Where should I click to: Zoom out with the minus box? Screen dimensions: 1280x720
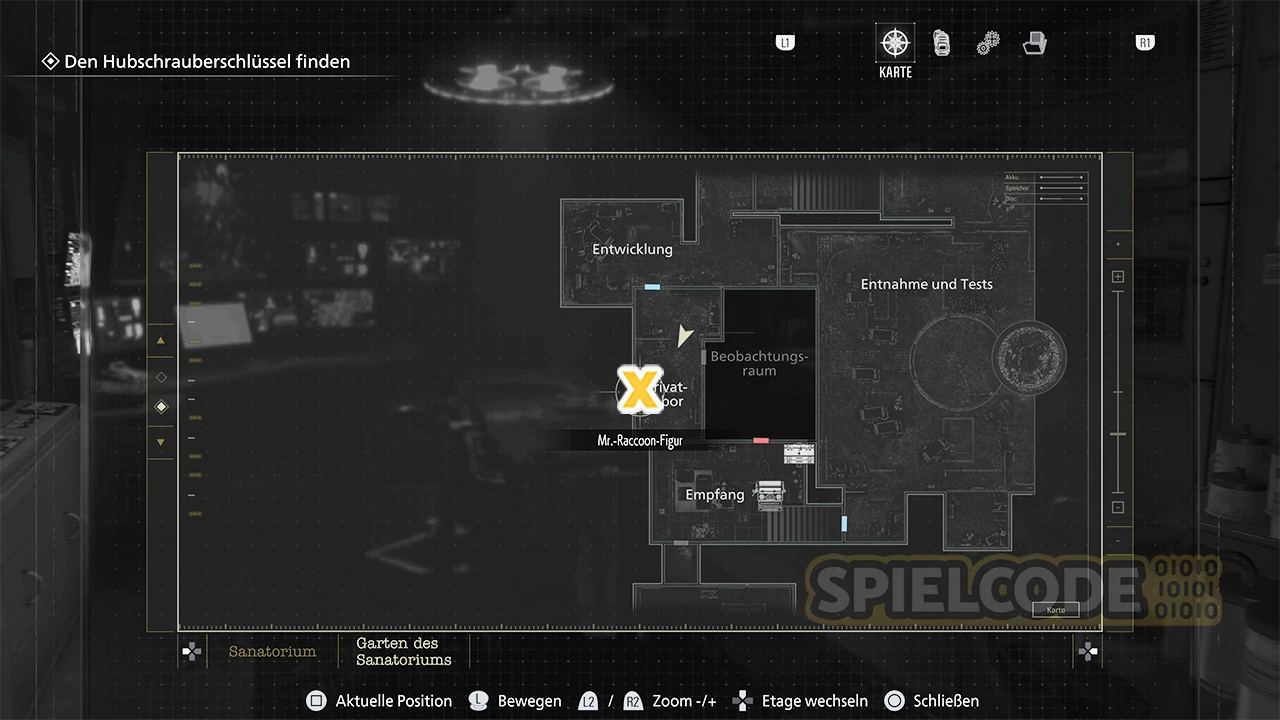pyautogui.click(x=1118, y=507)
